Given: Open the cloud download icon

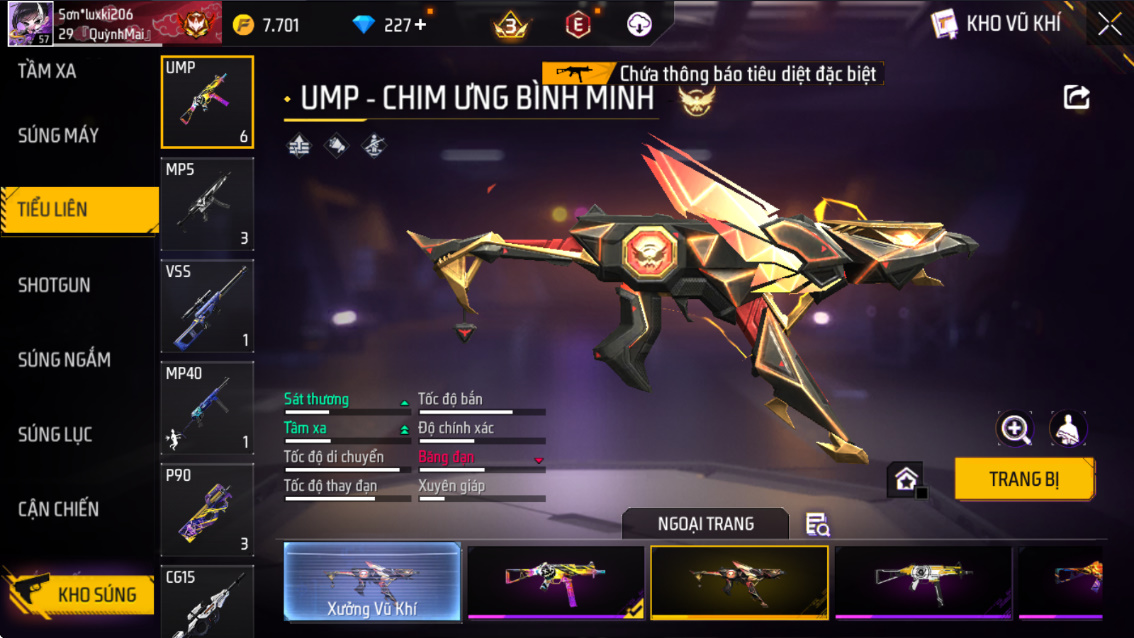Looking at the screenshot, I should pyautogui.click(x=639, y=25).
